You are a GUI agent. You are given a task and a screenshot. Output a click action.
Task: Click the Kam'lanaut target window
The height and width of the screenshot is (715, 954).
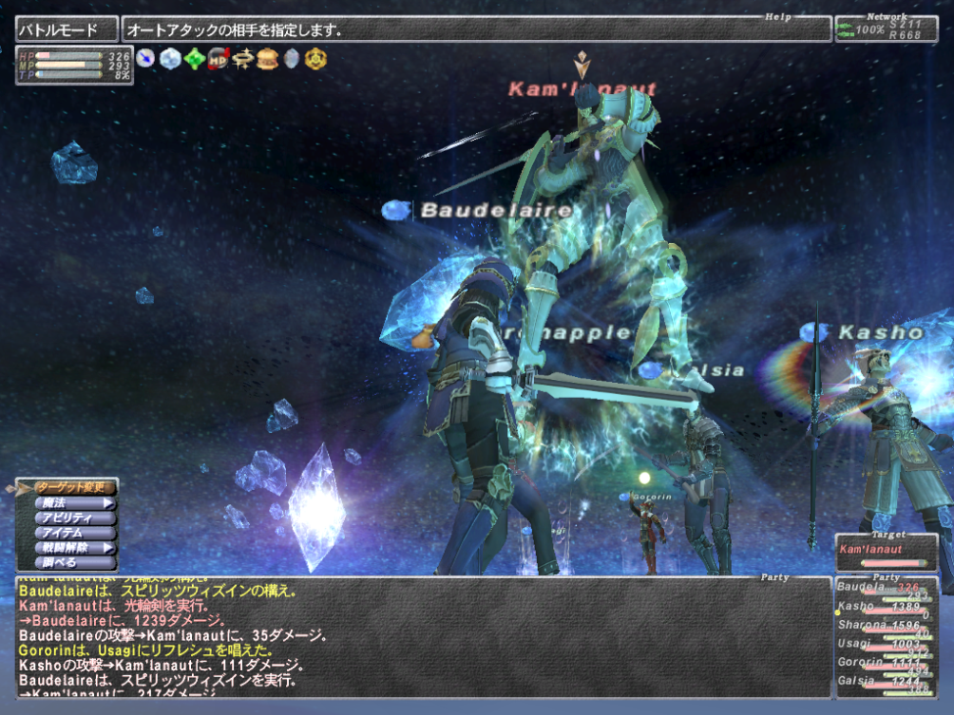(886, 551)
